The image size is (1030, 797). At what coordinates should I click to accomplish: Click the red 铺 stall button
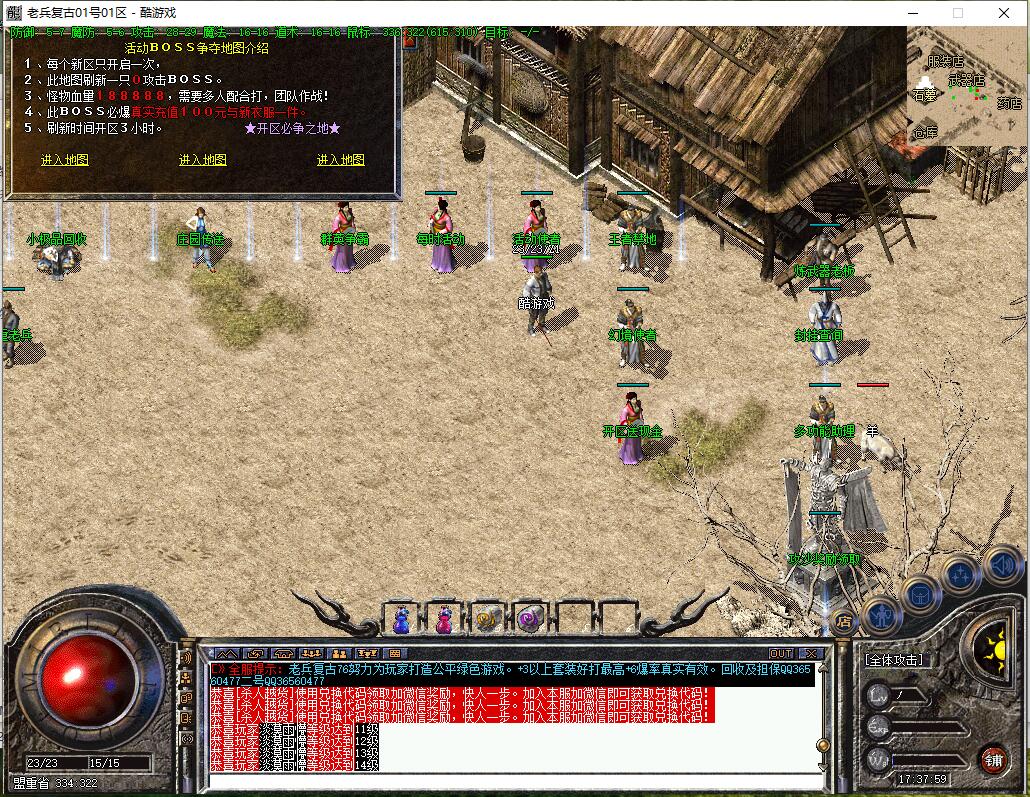[993, 758]
